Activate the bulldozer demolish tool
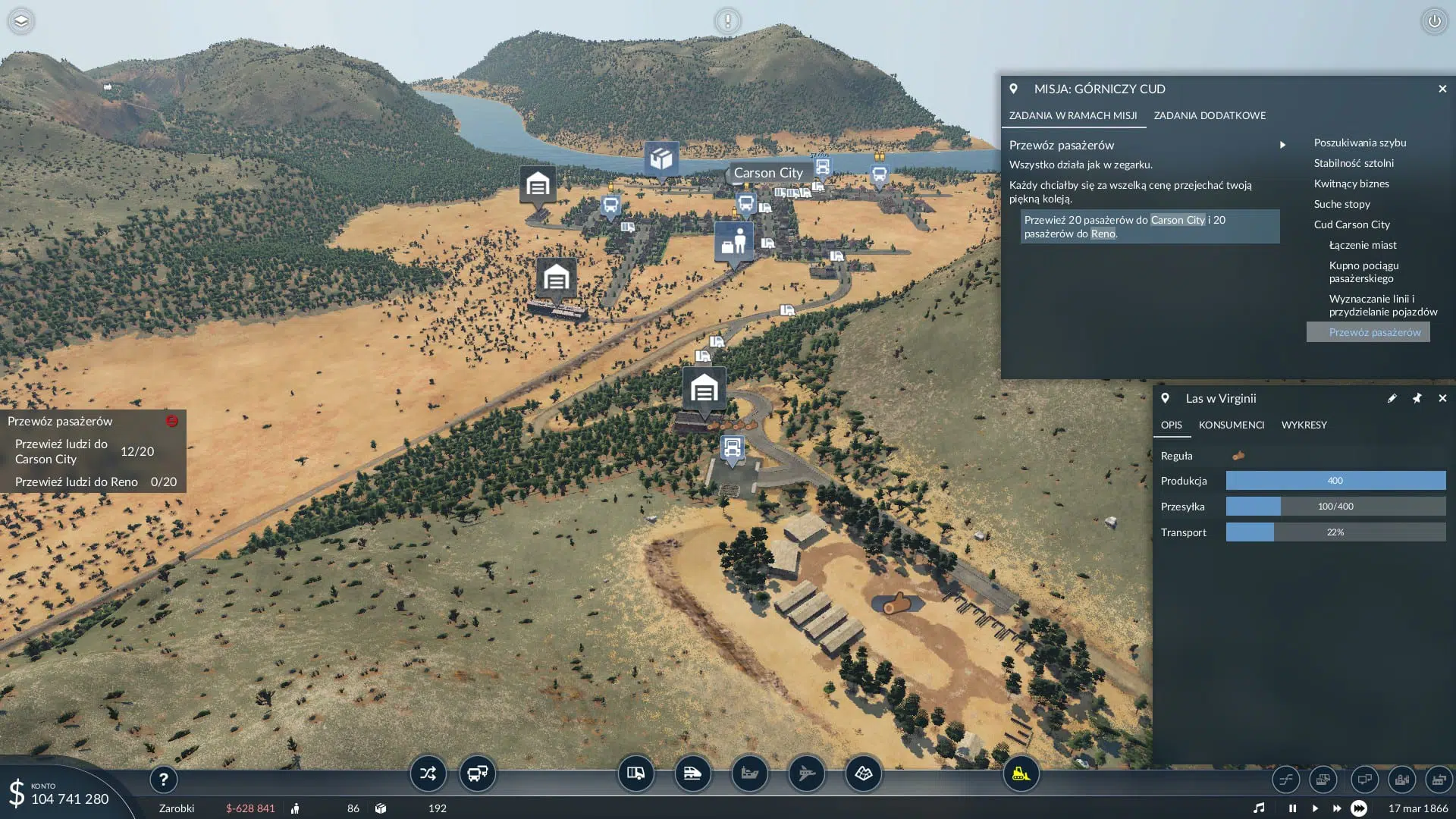This screenshot has height=819, width=1456. coord(1020,775)
